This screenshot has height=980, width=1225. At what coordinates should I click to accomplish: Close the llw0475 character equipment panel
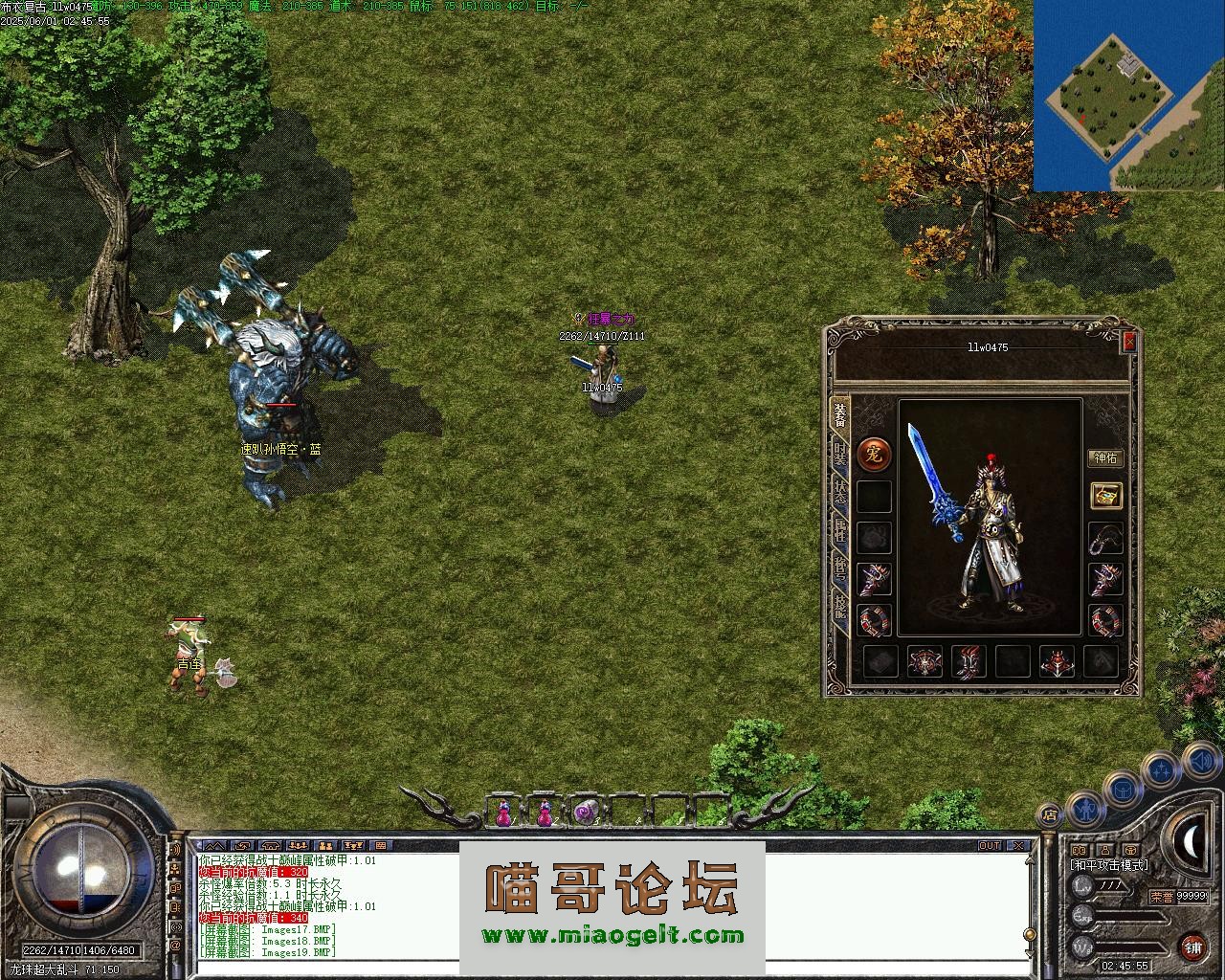(x=1129, y=342)
